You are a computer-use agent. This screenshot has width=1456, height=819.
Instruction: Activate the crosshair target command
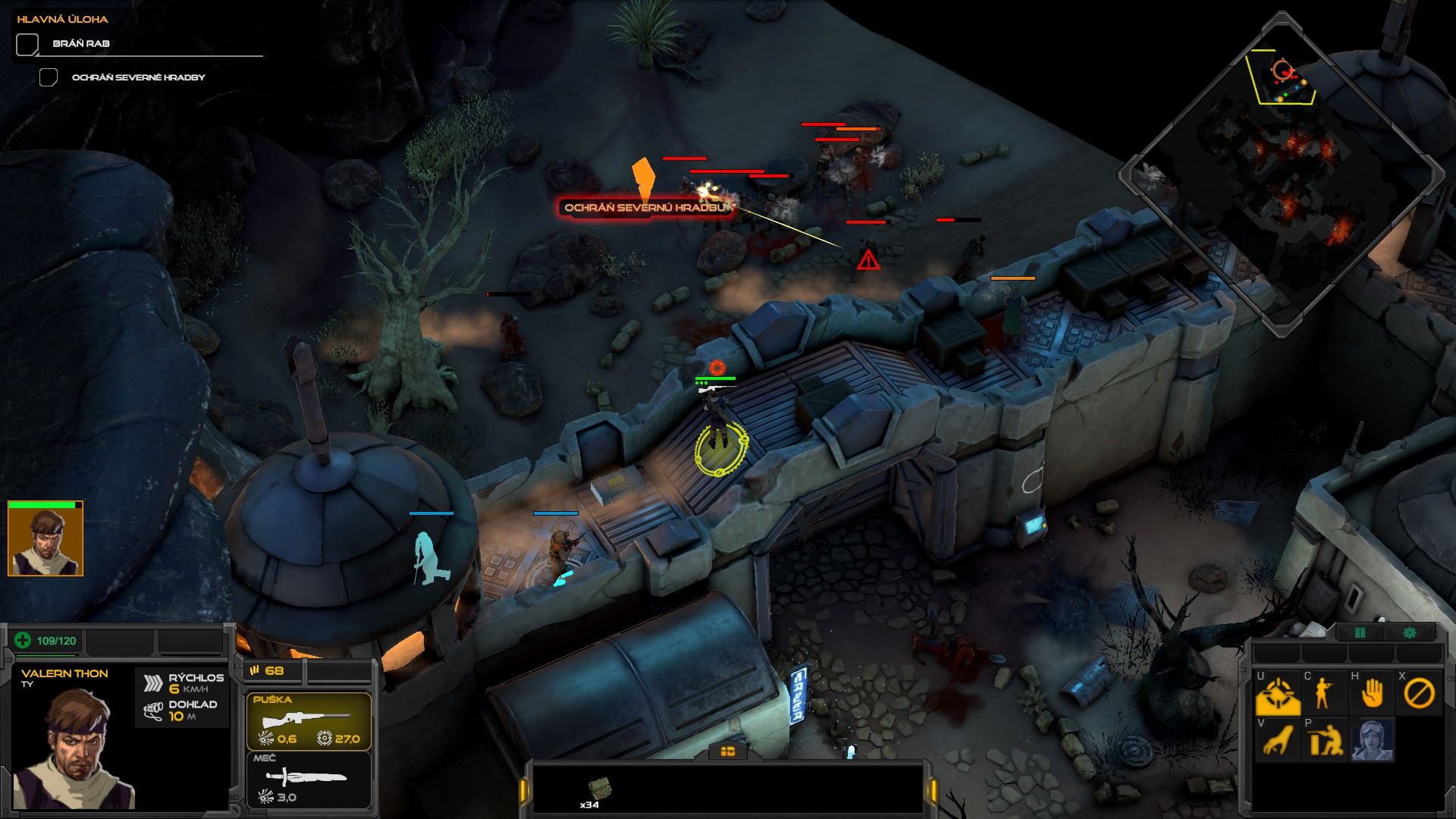pyautogui.click(x=1278, y=694)
